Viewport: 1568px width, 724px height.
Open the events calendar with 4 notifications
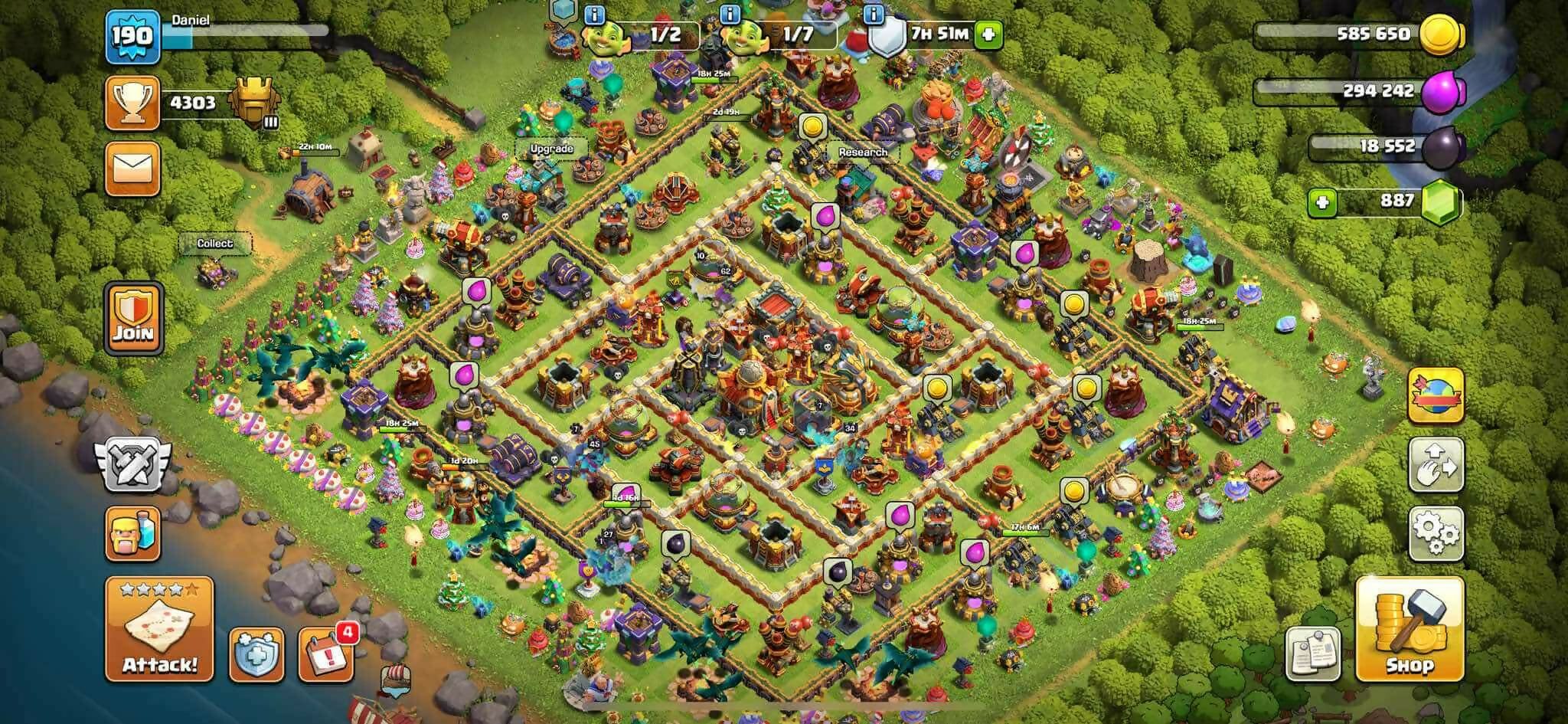[x=326, y=654]
